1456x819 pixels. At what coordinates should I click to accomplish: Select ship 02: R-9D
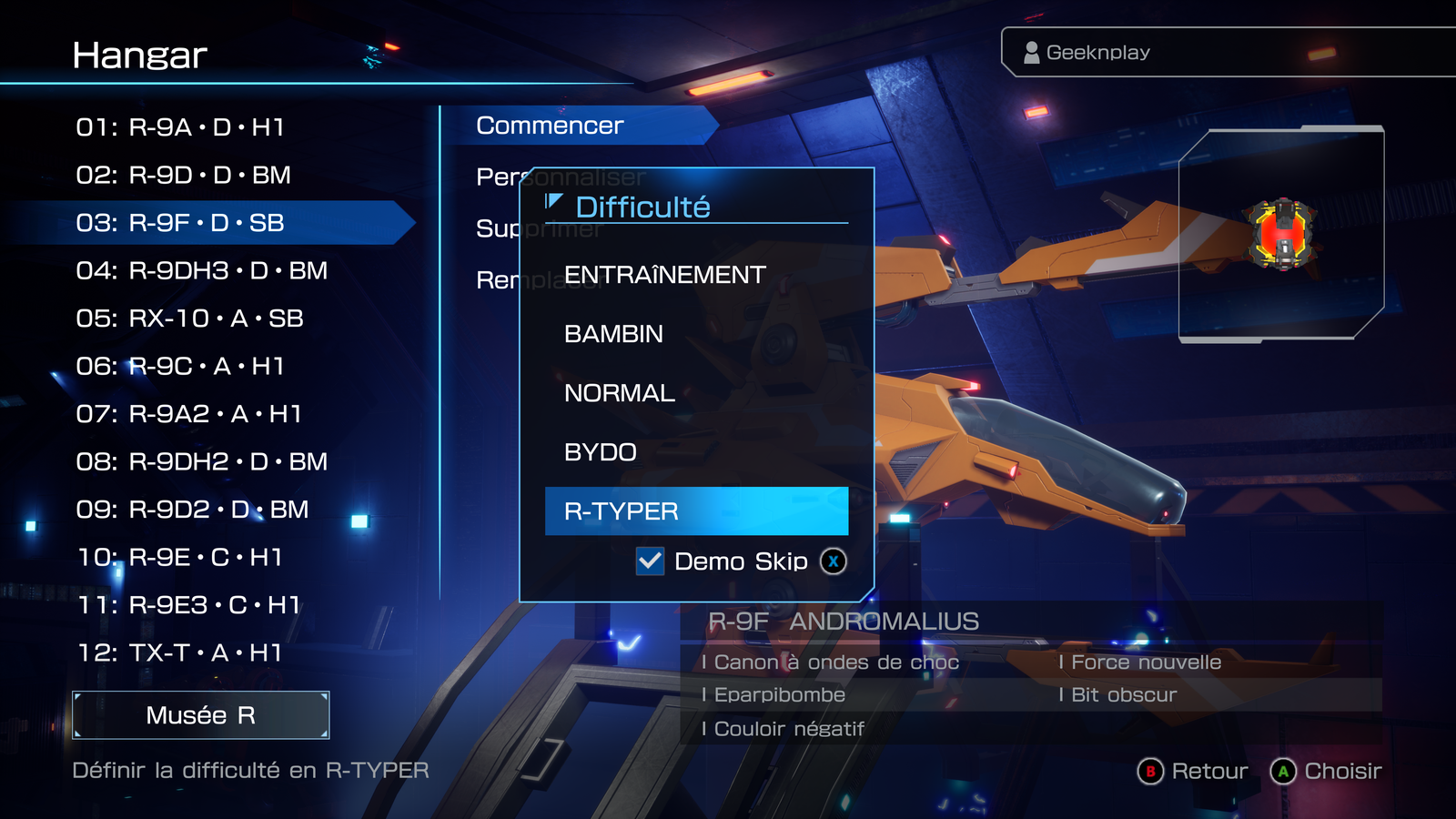(183, 175)
